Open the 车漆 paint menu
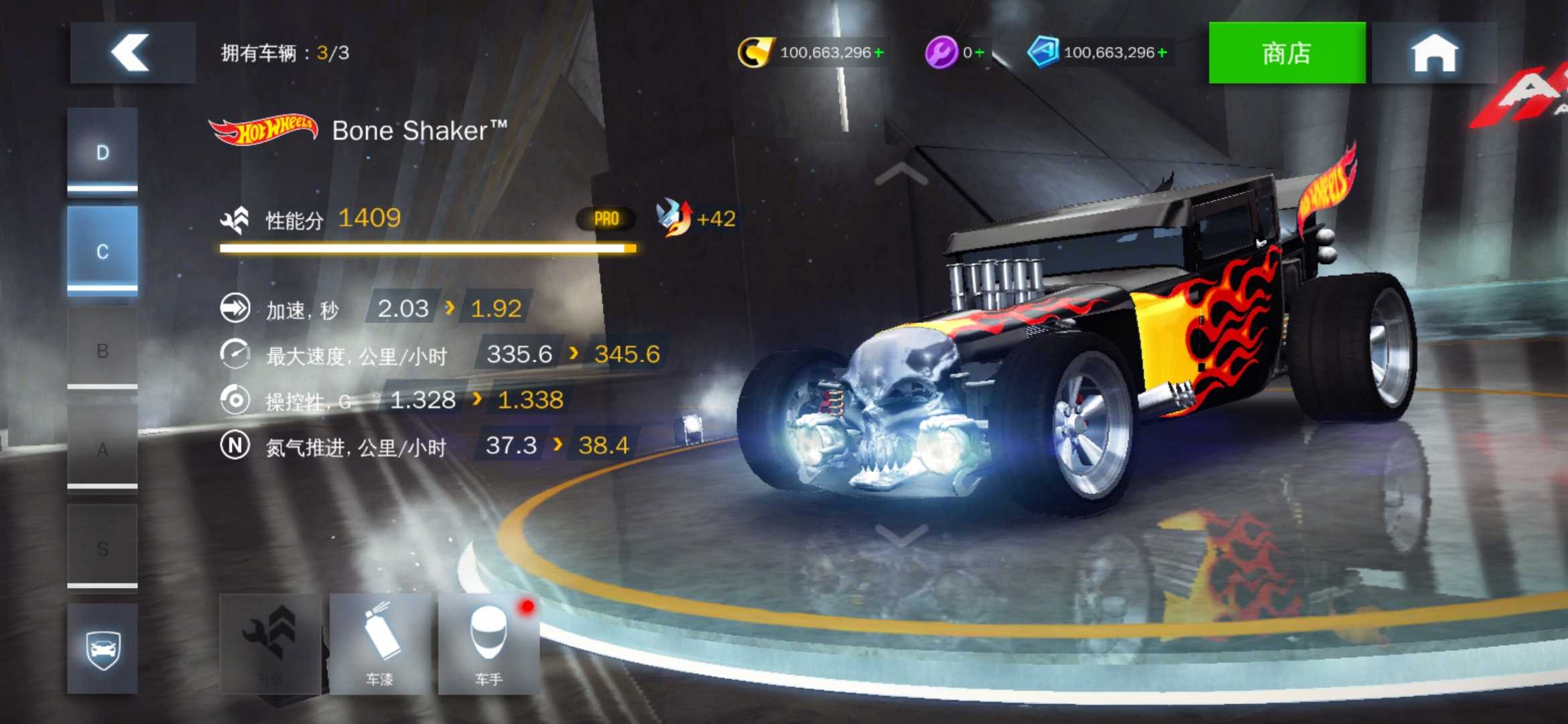This screenshot has width=1568, height=724. pyautogui.click(x=380, y=644)
